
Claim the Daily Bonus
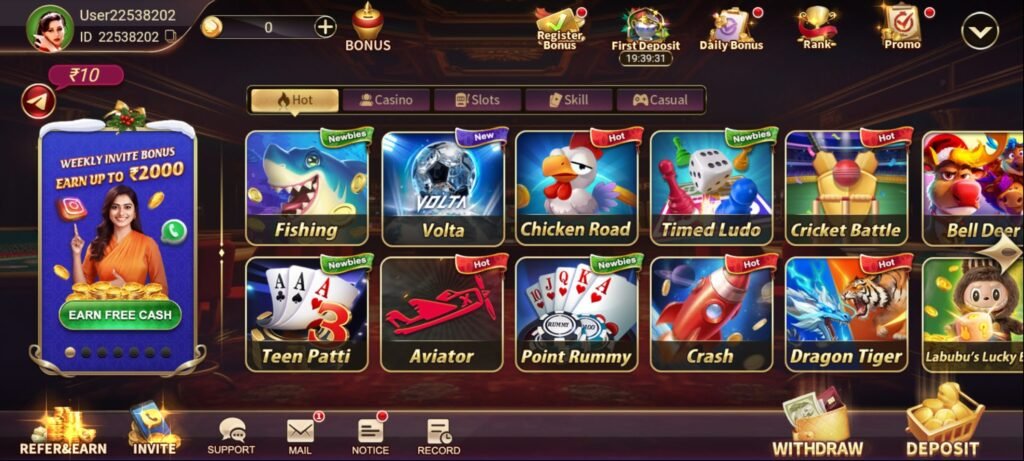point(730,28)
